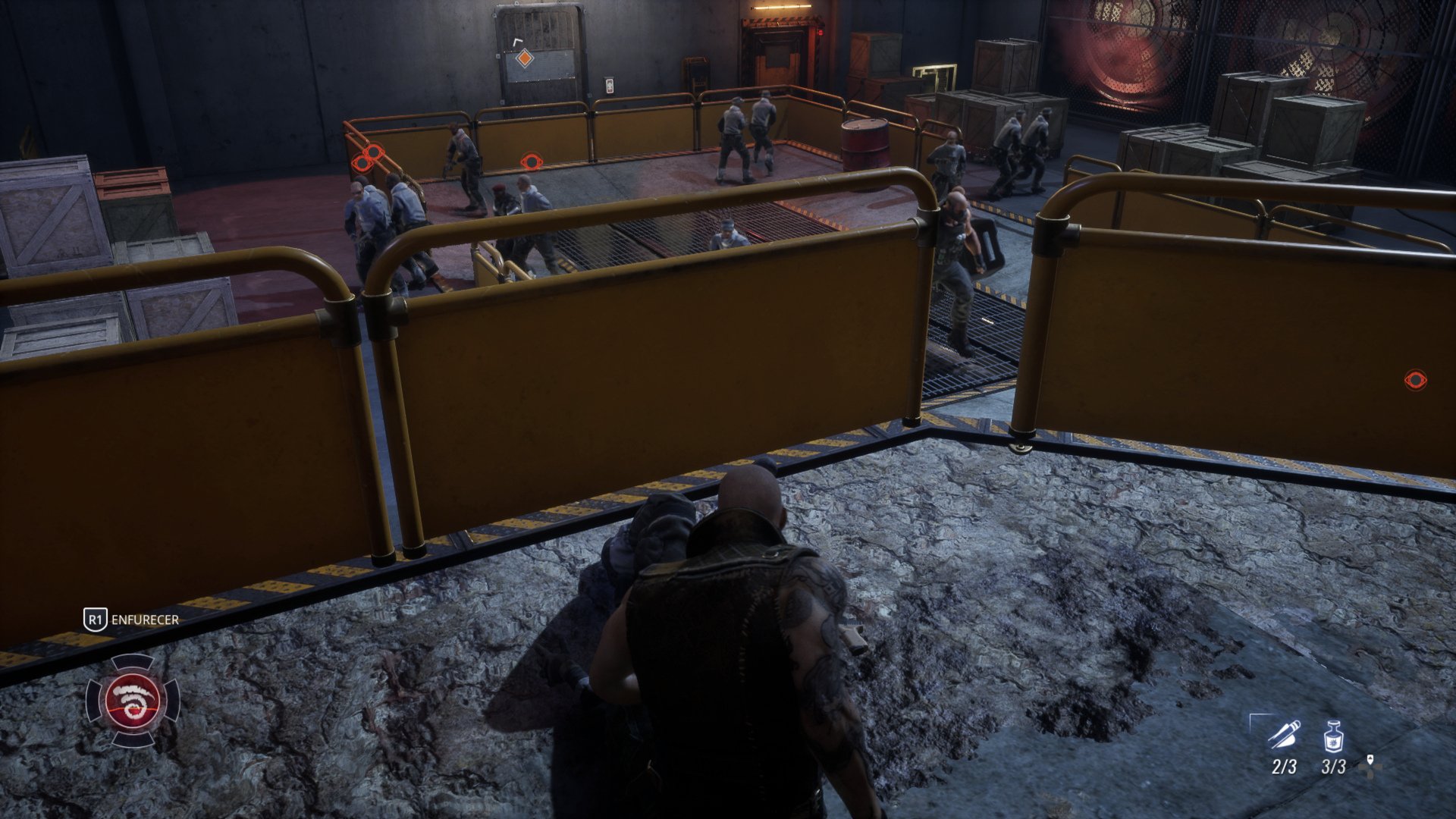
Task: Click the 3/3 injector counter
Action: 1333,767
